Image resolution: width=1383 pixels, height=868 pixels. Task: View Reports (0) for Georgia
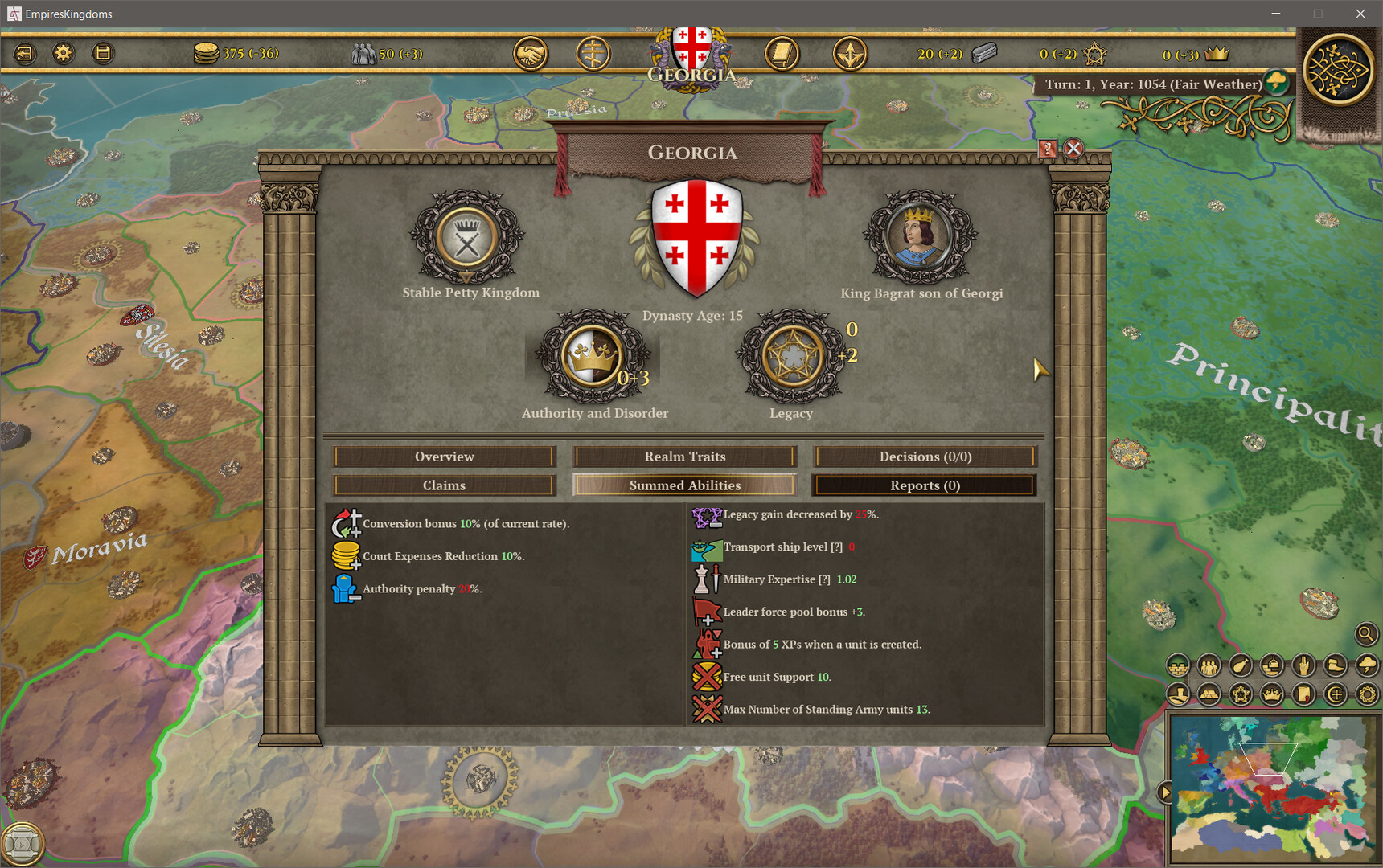click(x=924, y=485)
